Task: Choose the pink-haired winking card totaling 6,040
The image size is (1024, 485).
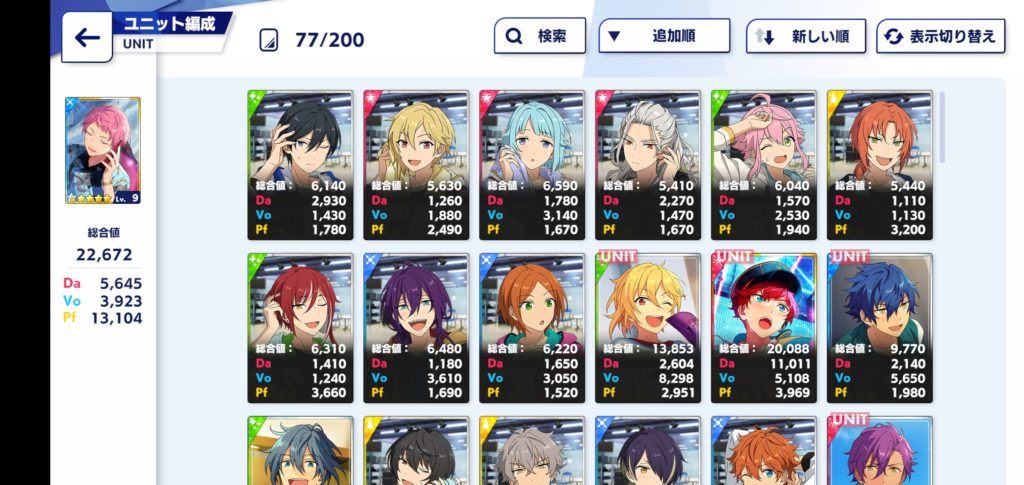Action: pos(764,165)
